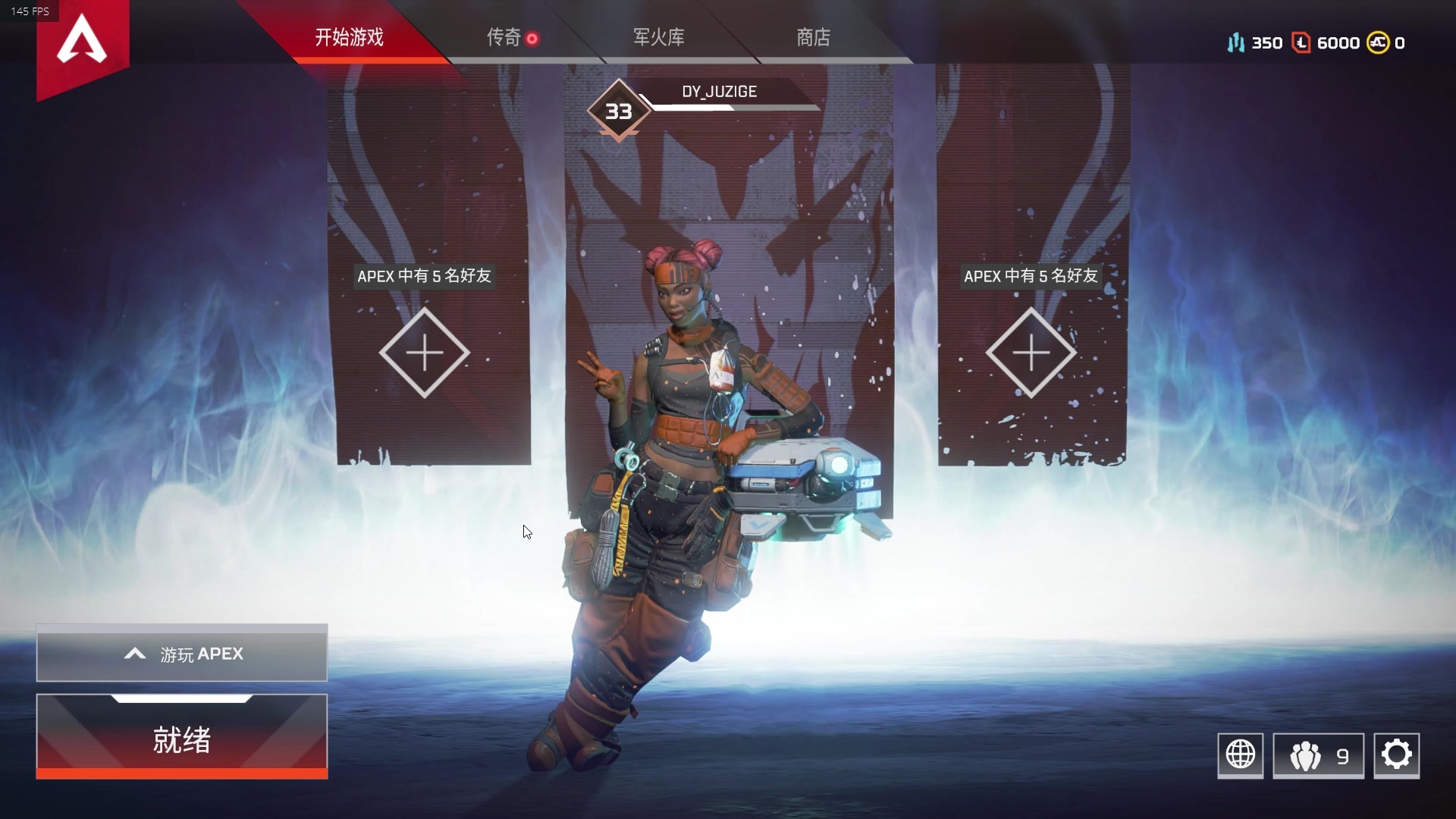The height and width of the screenshot is (819, 1456).
Task: Open the data center globe icon
Action: click(x=1241, y=755)
